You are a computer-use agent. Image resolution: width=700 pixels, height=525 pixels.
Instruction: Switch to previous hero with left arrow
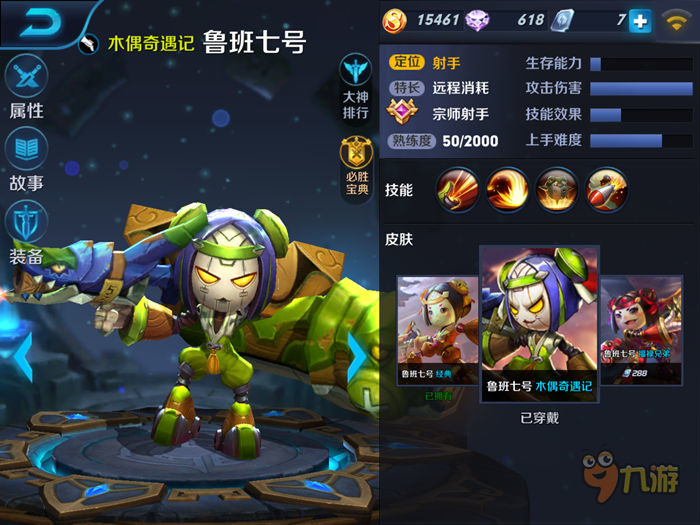(23, 354)
